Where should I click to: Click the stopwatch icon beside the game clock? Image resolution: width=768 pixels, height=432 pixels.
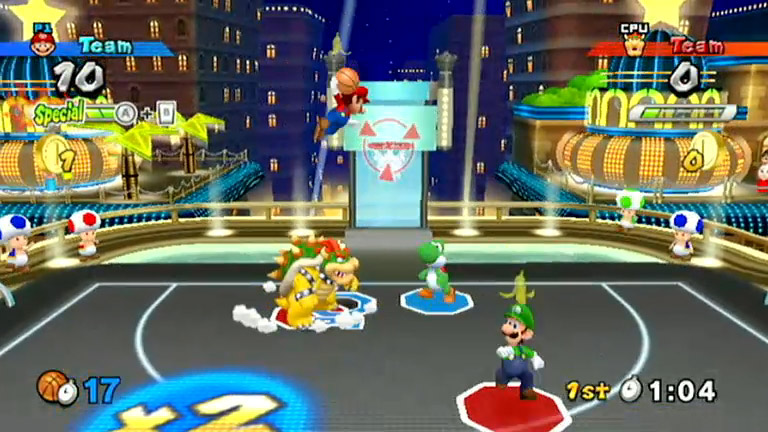click(630, 390)
